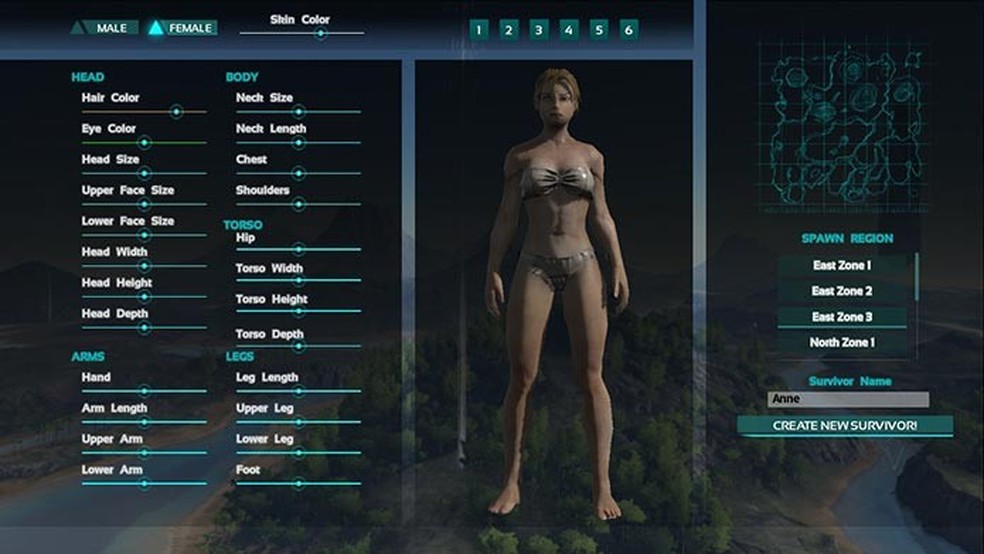Screen dimensions: 984x554
Task: Change the Foot size slider
Action: point(298,483)
